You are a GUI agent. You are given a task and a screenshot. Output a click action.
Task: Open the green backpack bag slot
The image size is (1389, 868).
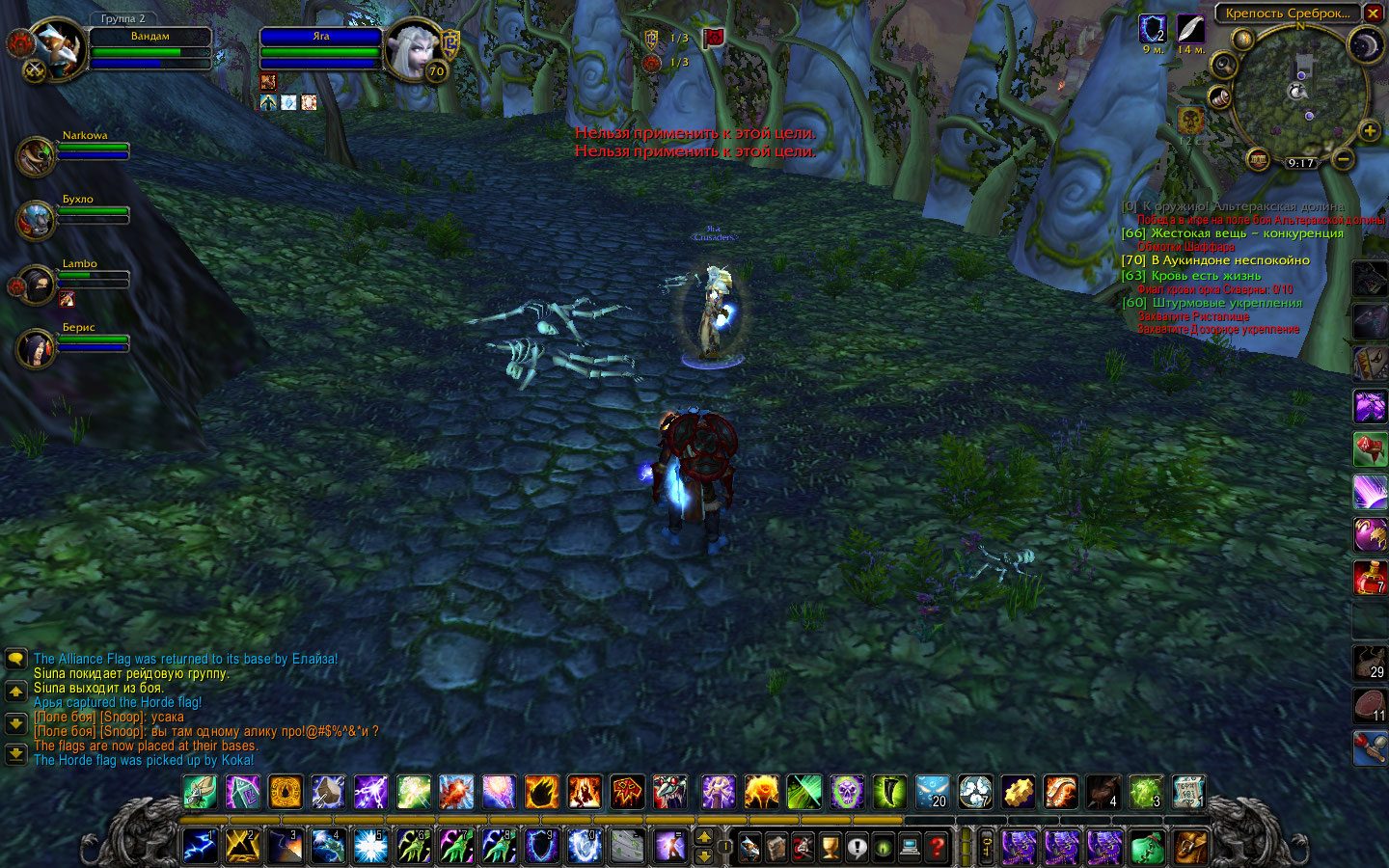click(x=1148, y=848)
